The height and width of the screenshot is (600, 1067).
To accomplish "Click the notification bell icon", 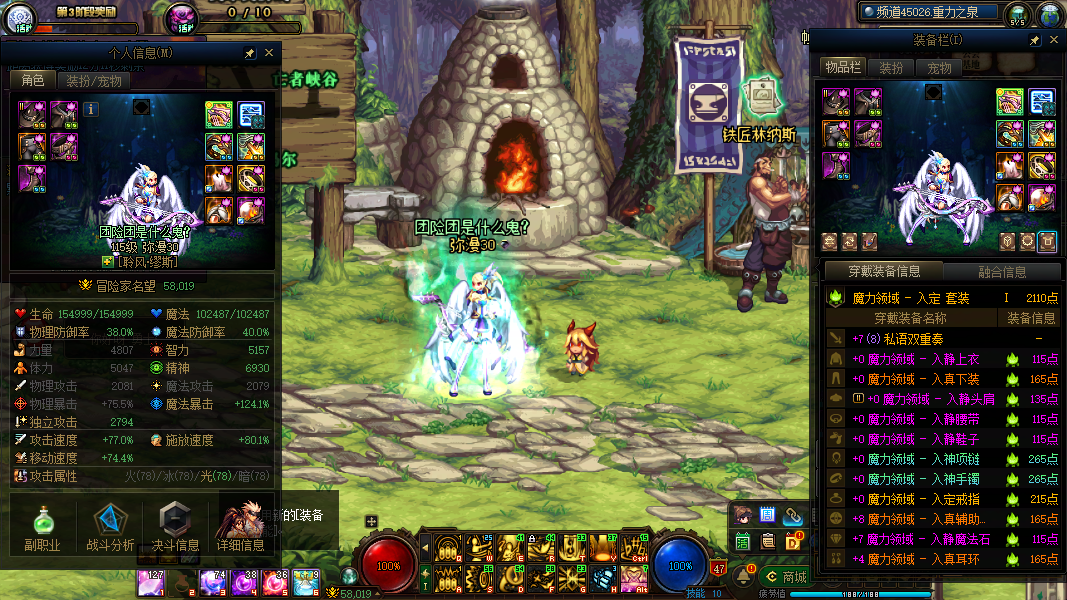I will tap(745, 577).
